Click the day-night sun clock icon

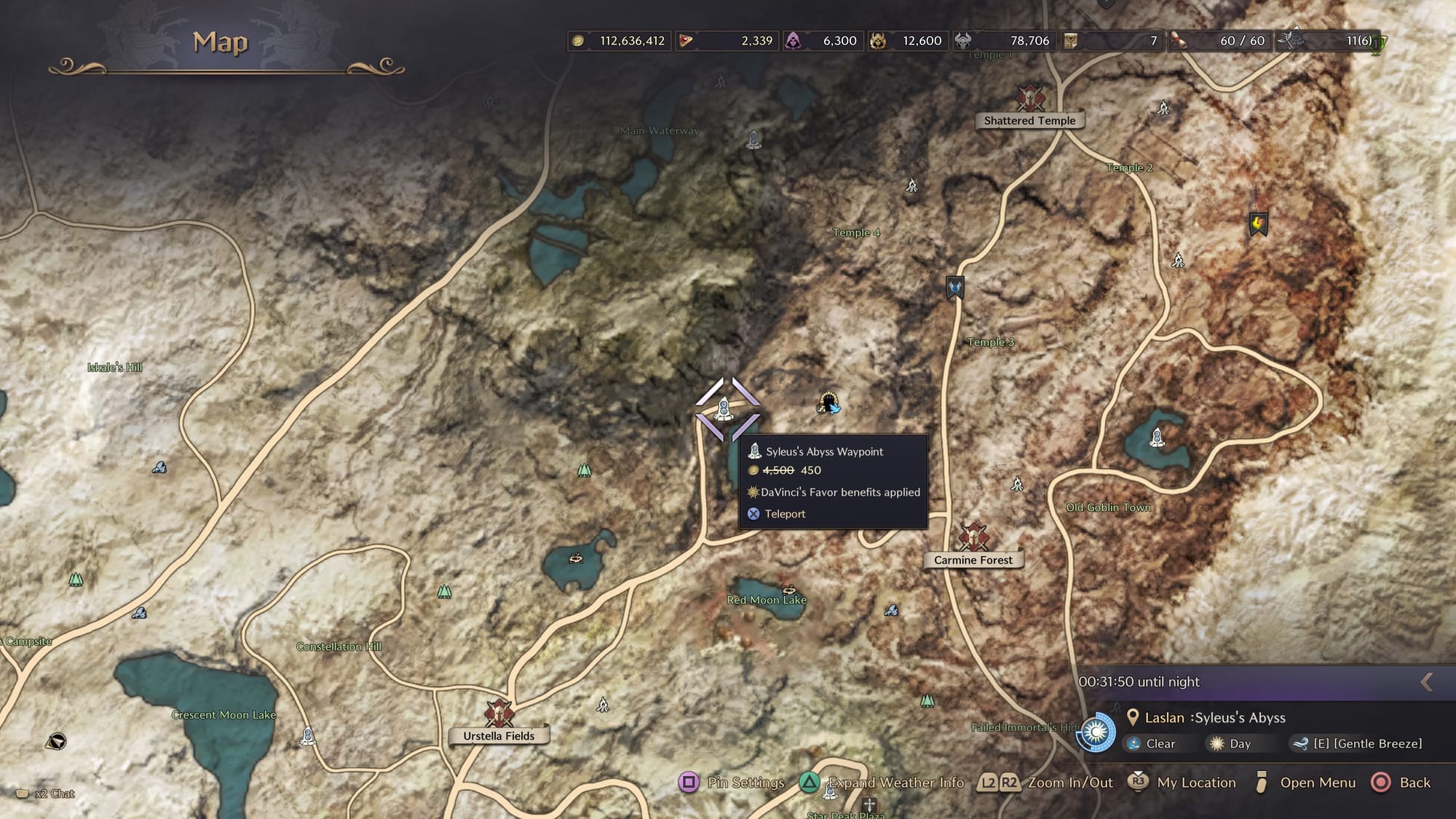pos(1096,732)
